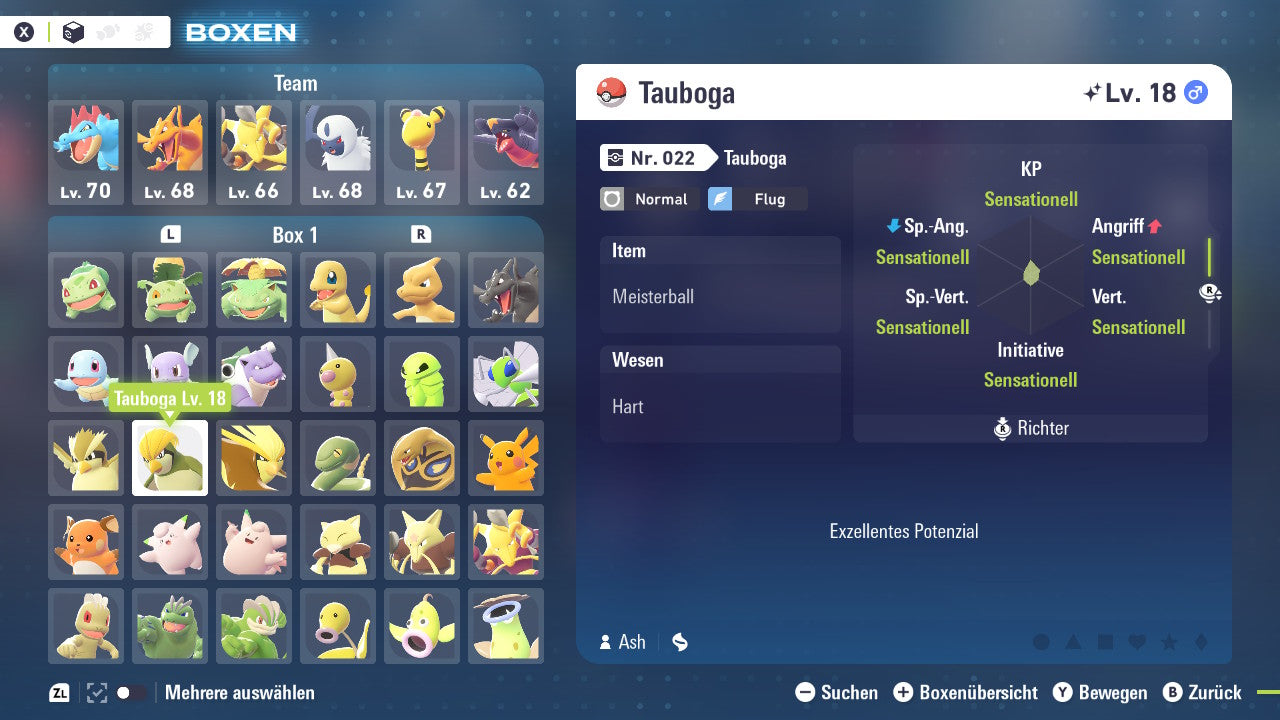
Task: Click the Boxen cube icon in the top bar
Action: [72, 31]
